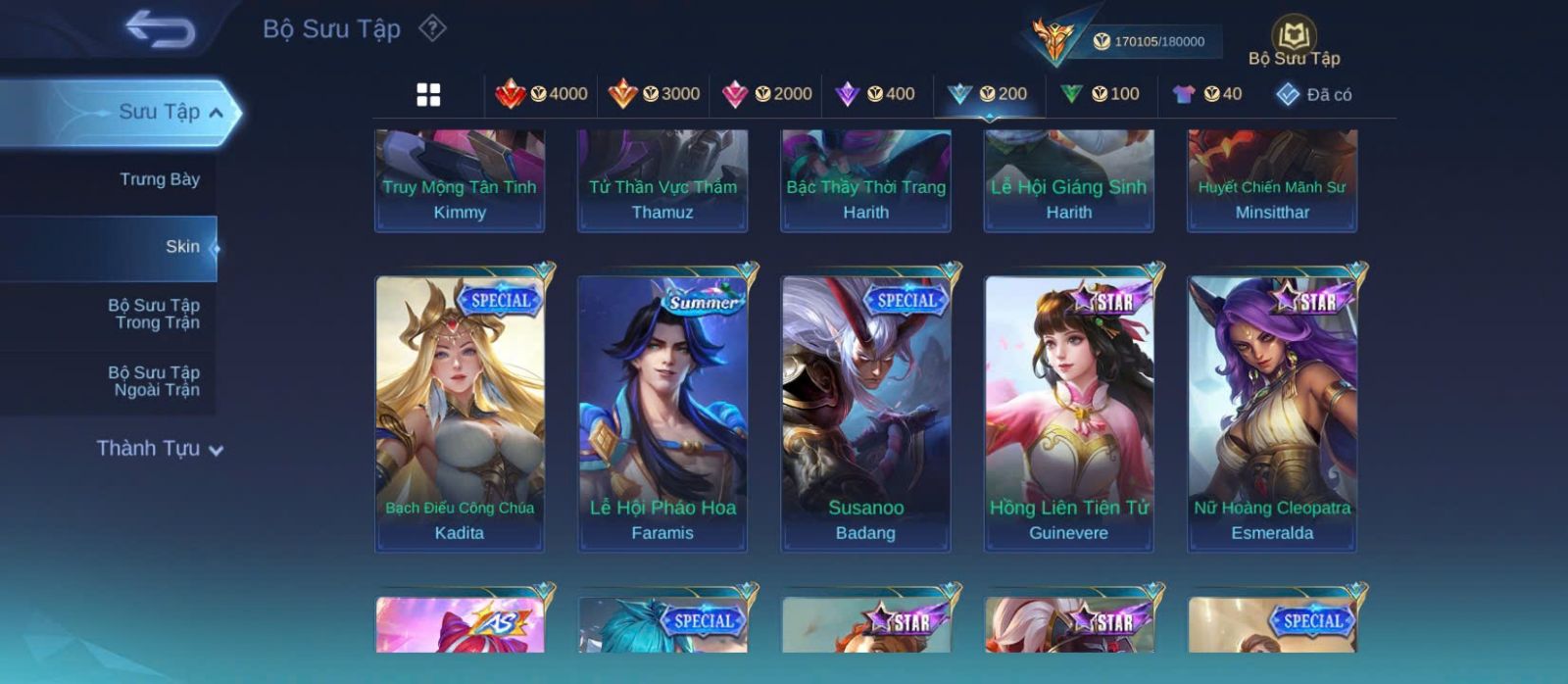Image resolution: width=1568 pixels, height=684 pixels.
Task: Go back using the arrow button
Action: click(x=160, y=29)
